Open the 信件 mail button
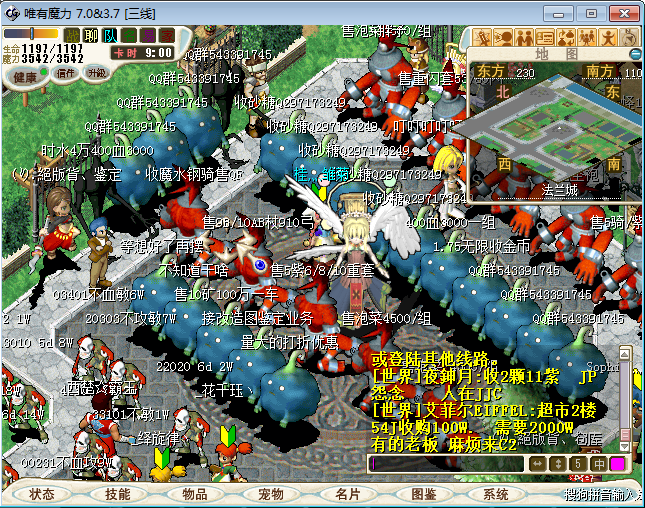The width and height of the screenshot is (645, 508). point(66,73)
